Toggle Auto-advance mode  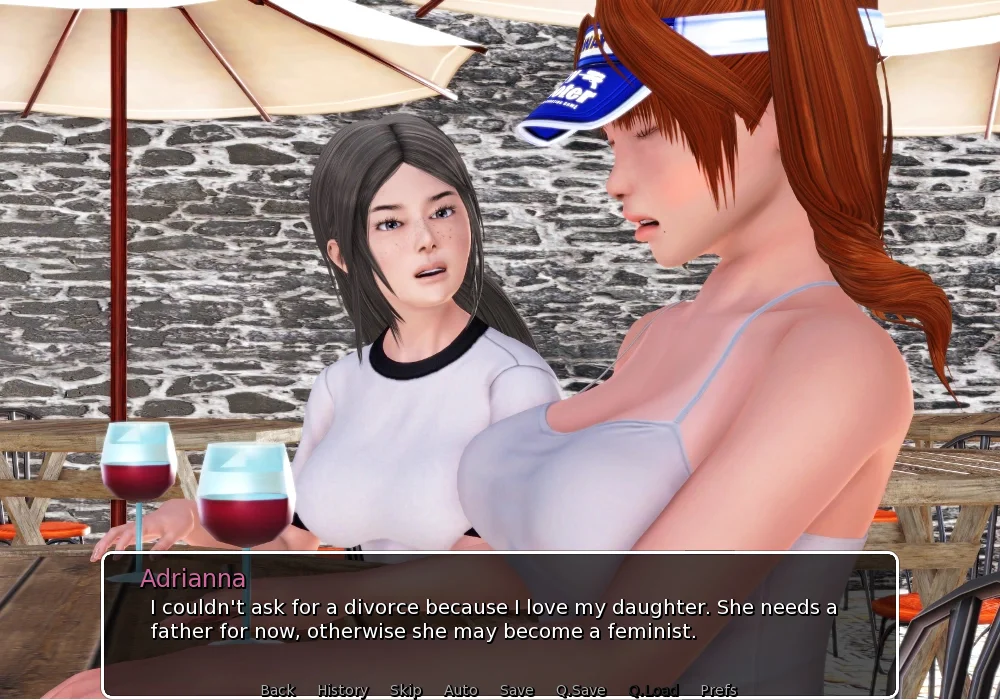(460, 690)
